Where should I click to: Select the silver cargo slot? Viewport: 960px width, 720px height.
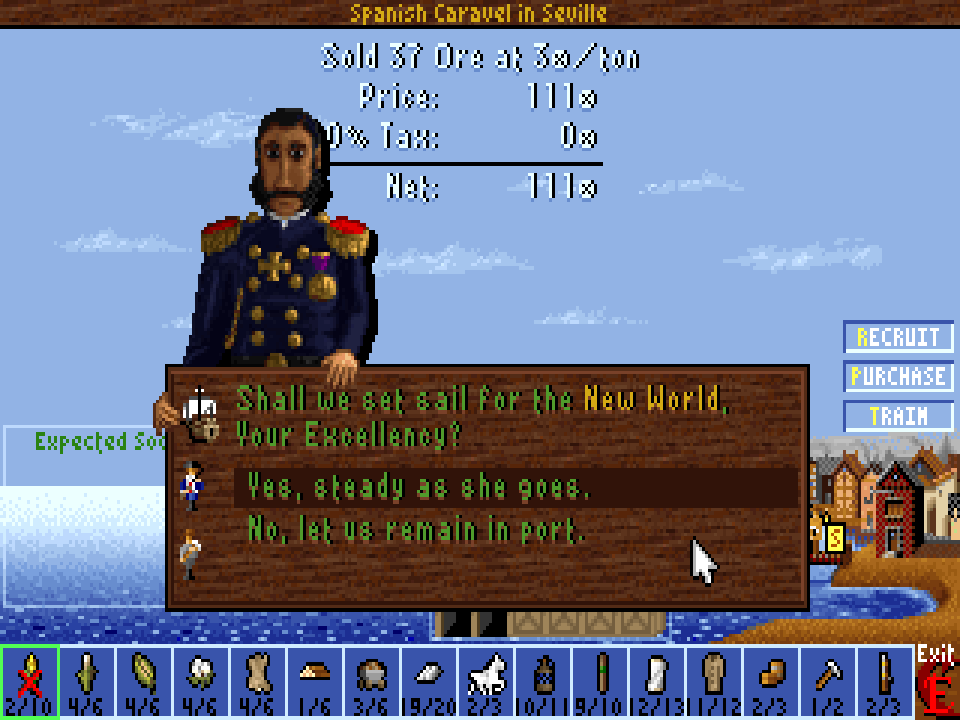pos(428,681)
